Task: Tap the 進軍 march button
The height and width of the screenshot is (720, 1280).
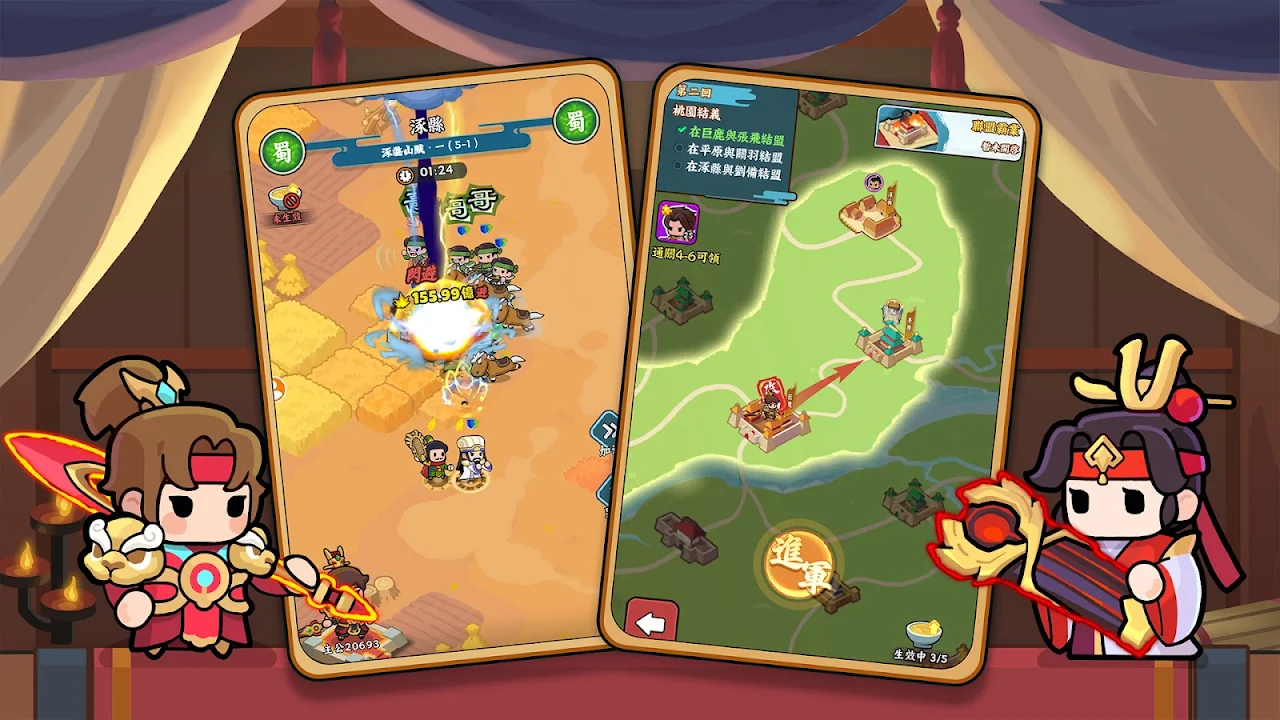Action: pos(802,564)
